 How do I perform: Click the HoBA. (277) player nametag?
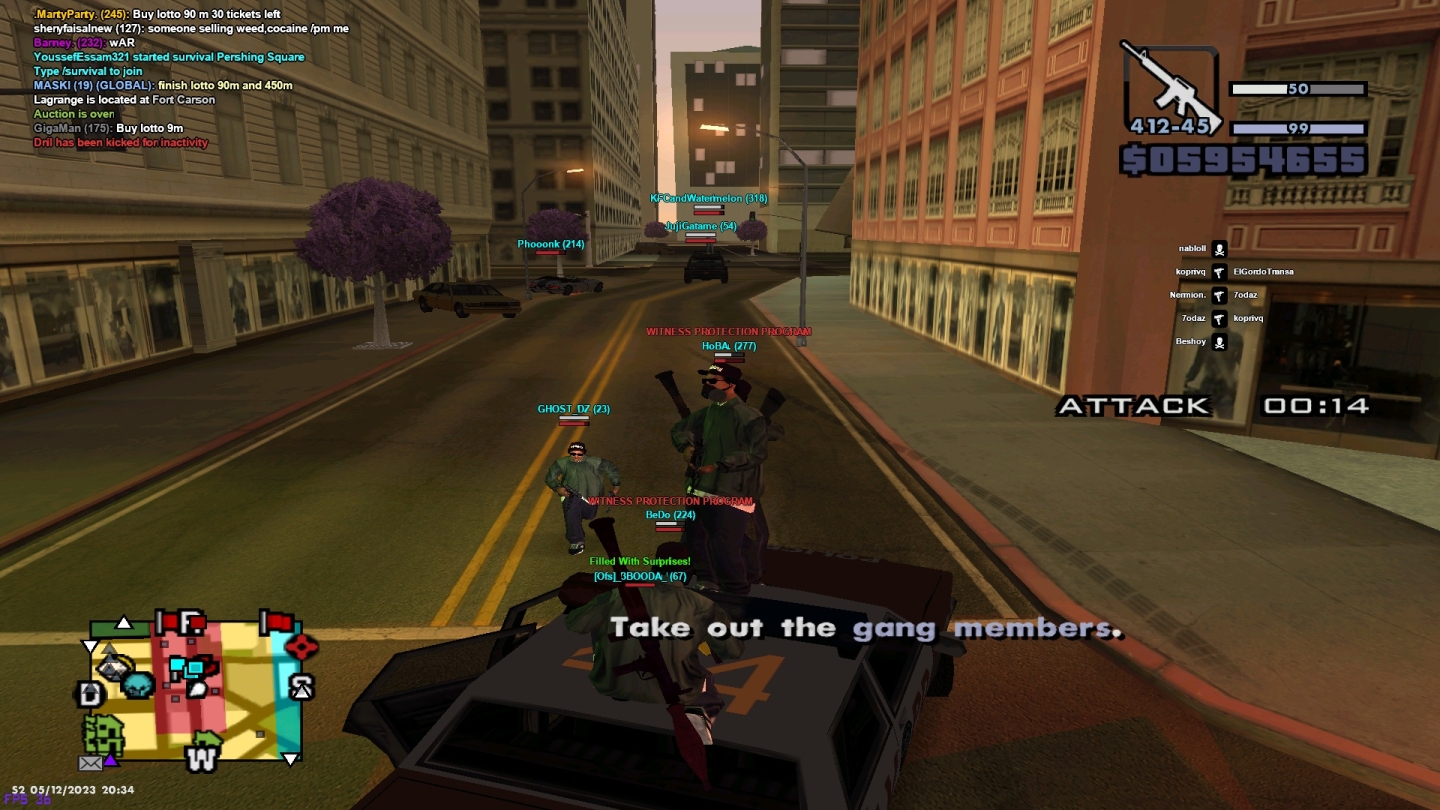(729, 346)
